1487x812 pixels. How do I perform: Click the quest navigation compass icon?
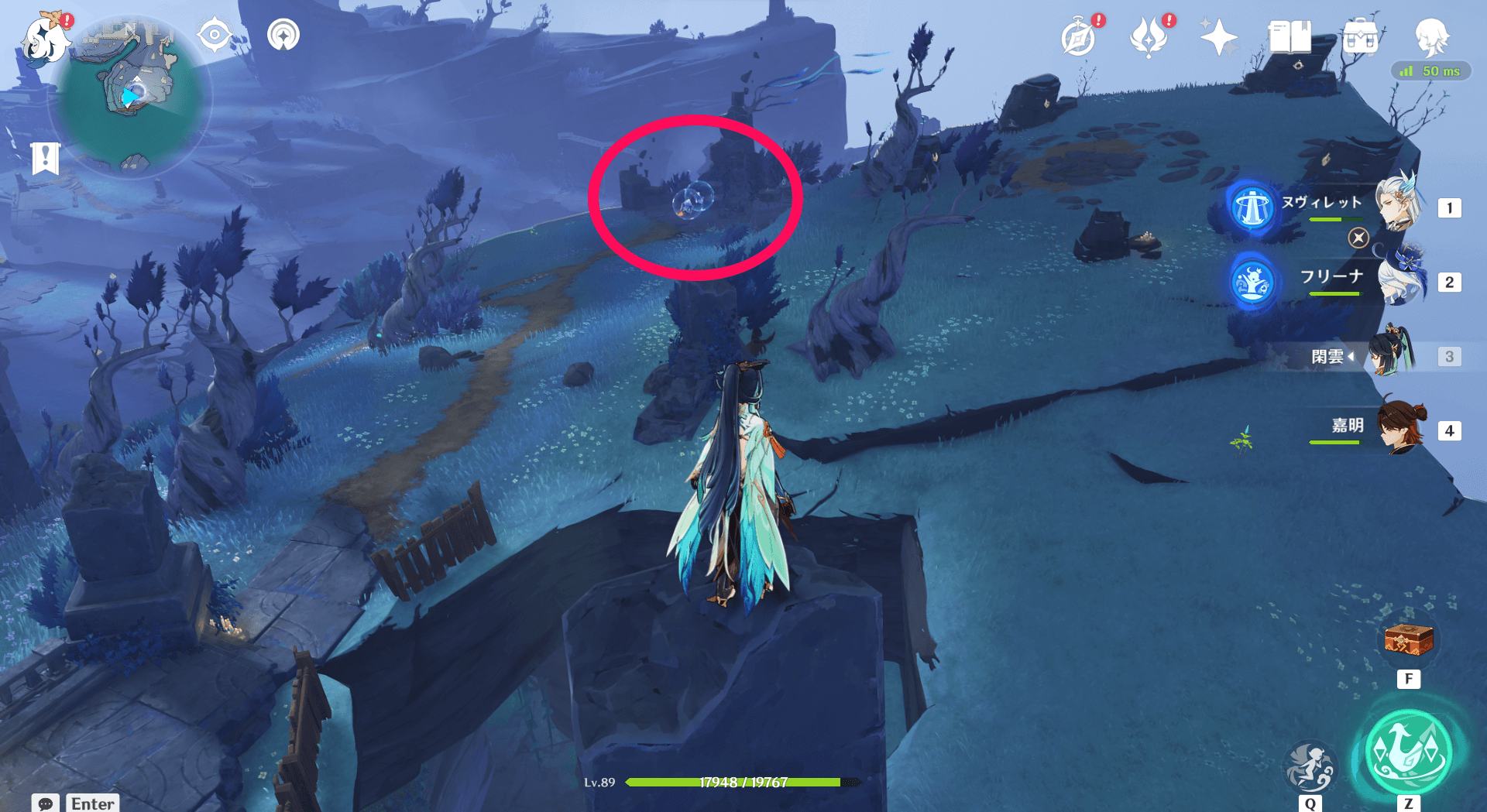(x=215, y=34)
